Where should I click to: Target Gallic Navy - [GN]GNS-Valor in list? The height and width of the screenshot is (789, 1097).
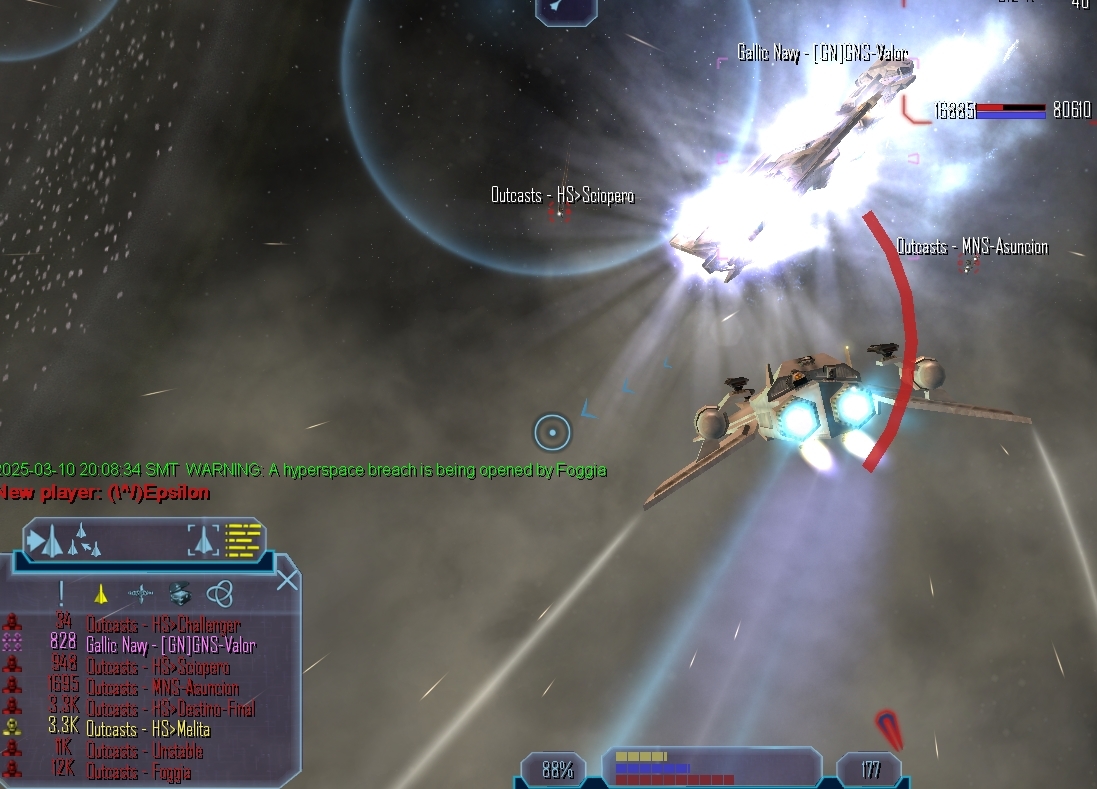pos(170,646)
